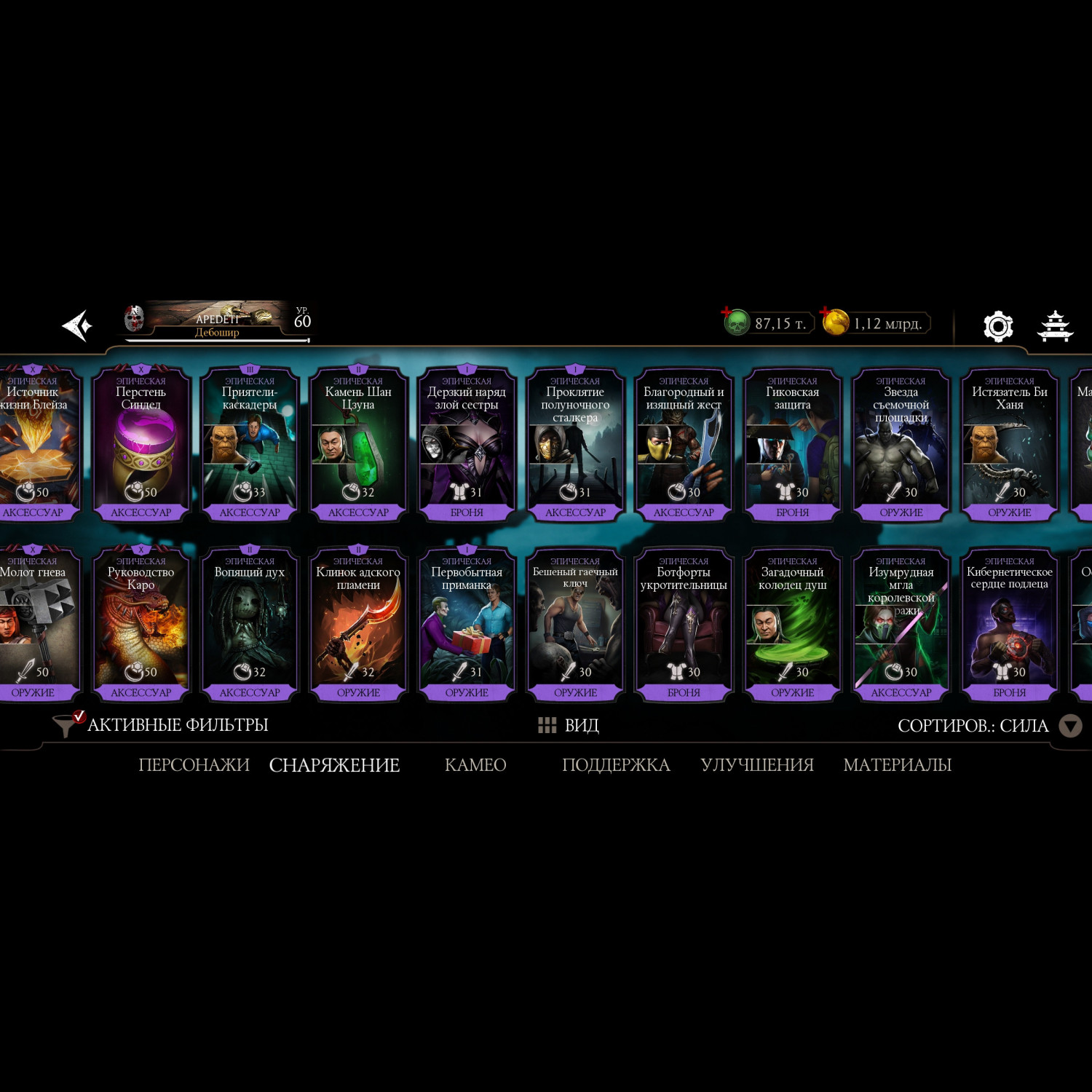
Task: Open the Гиковская защита armor card
Action: click(x=792, y=445)
